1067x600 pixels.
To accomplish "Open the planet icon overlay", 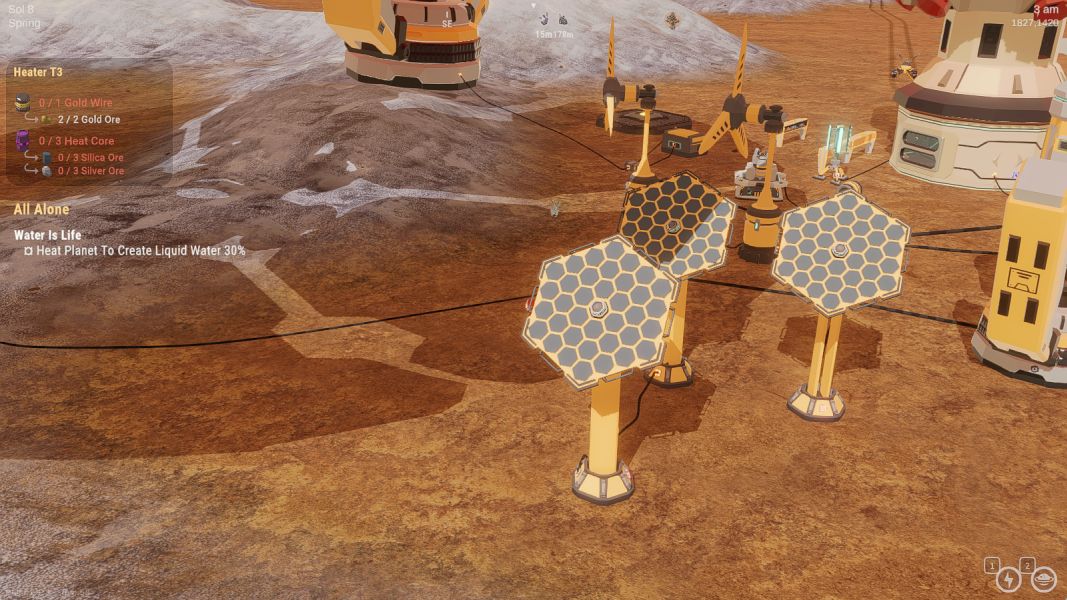I will (x=1044, y=579).
